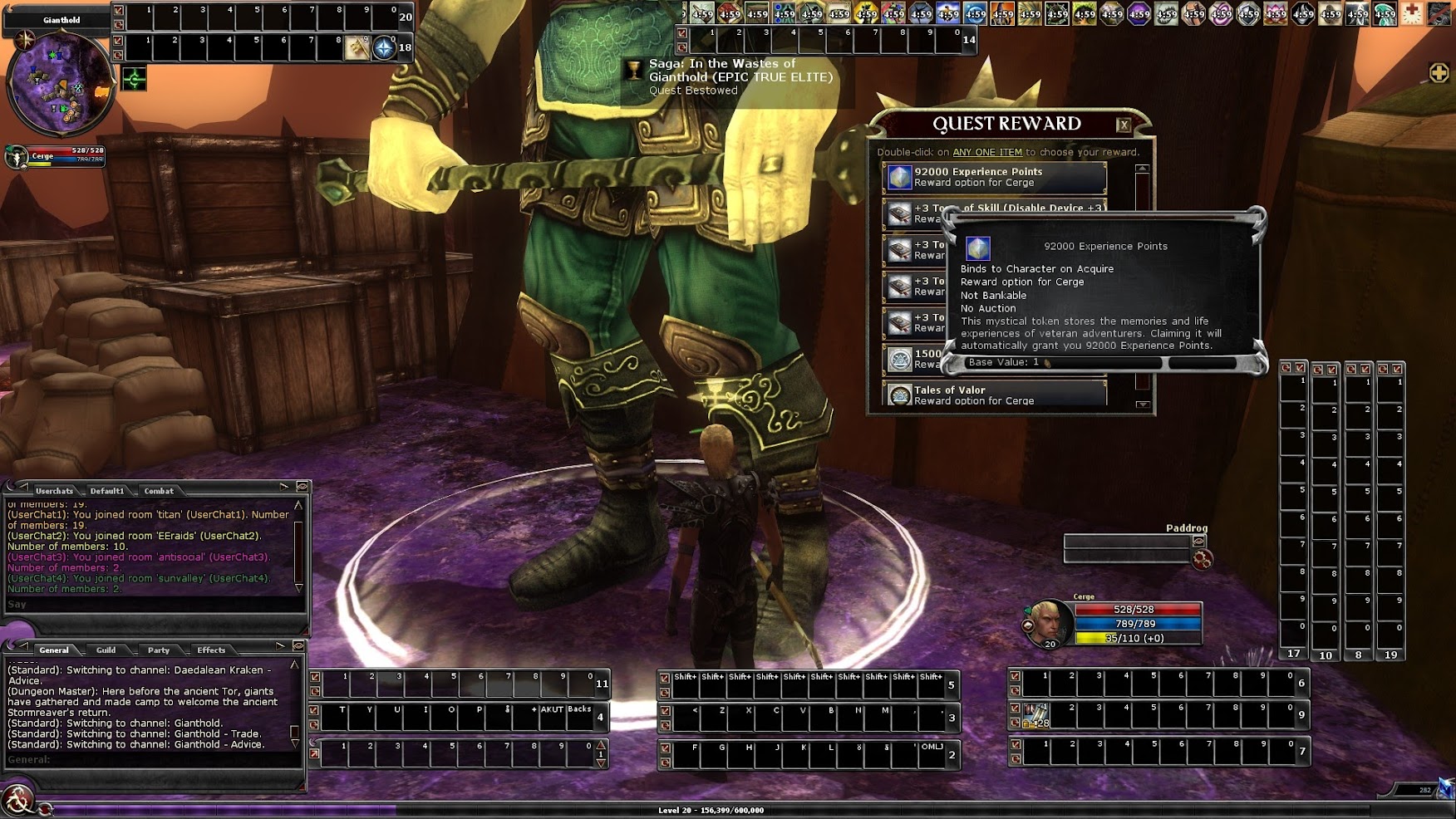
Task: Click the Quest Reward list scroll-down arrow
Action: [1143, 405]
